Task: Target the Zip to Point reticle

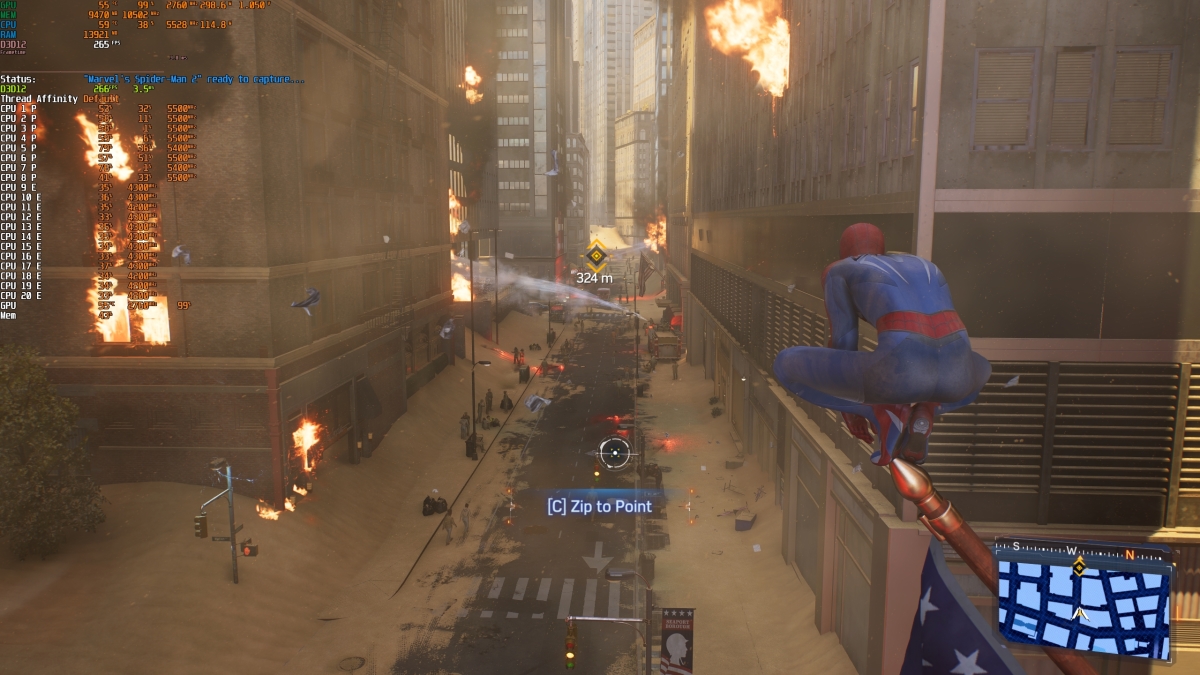Action: [x=614, y=452]
